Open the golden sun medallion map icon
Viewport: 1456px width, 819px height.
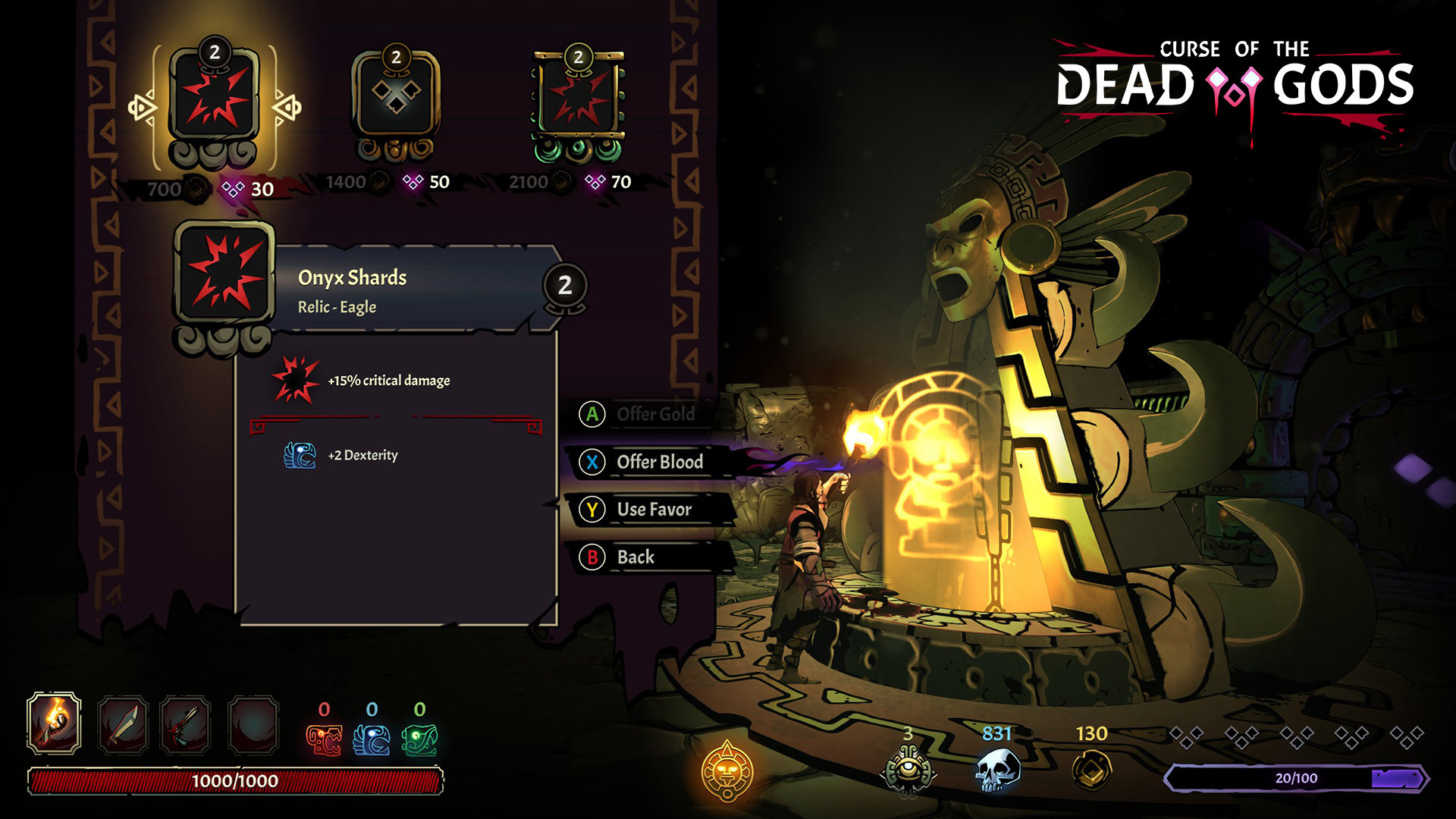point(727,771)
